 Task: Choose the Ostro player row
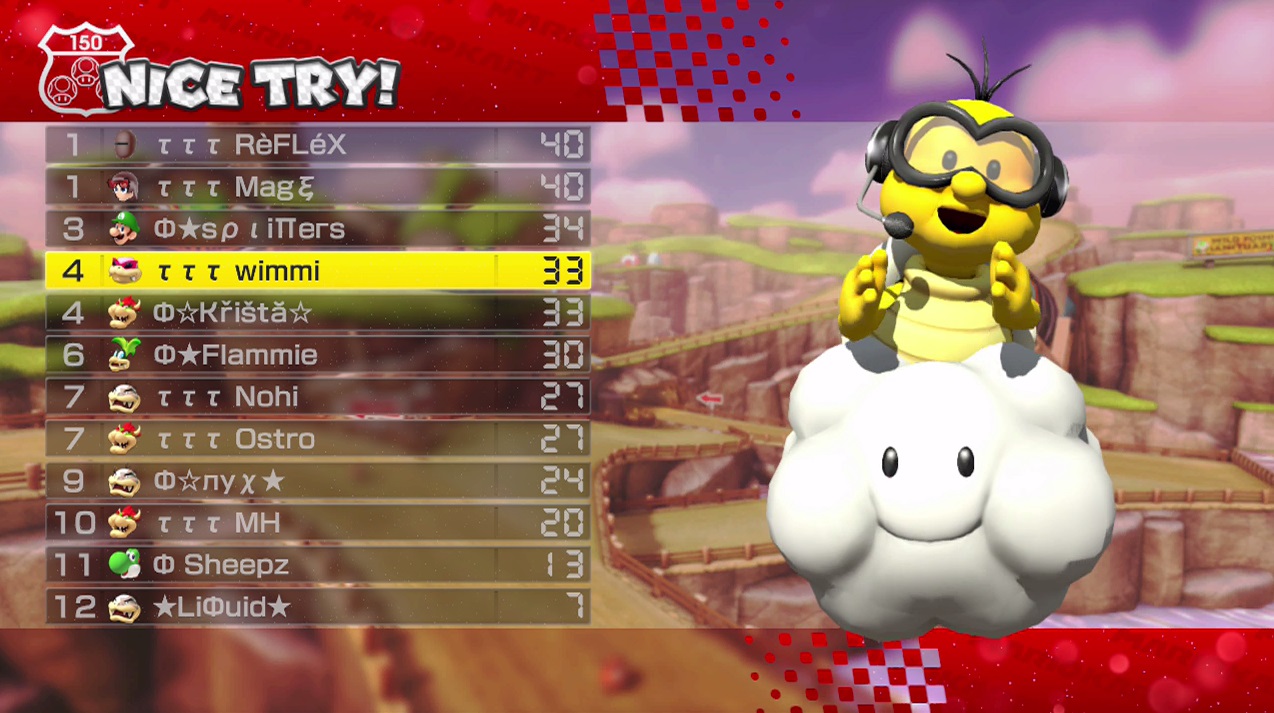pos(318,439)
